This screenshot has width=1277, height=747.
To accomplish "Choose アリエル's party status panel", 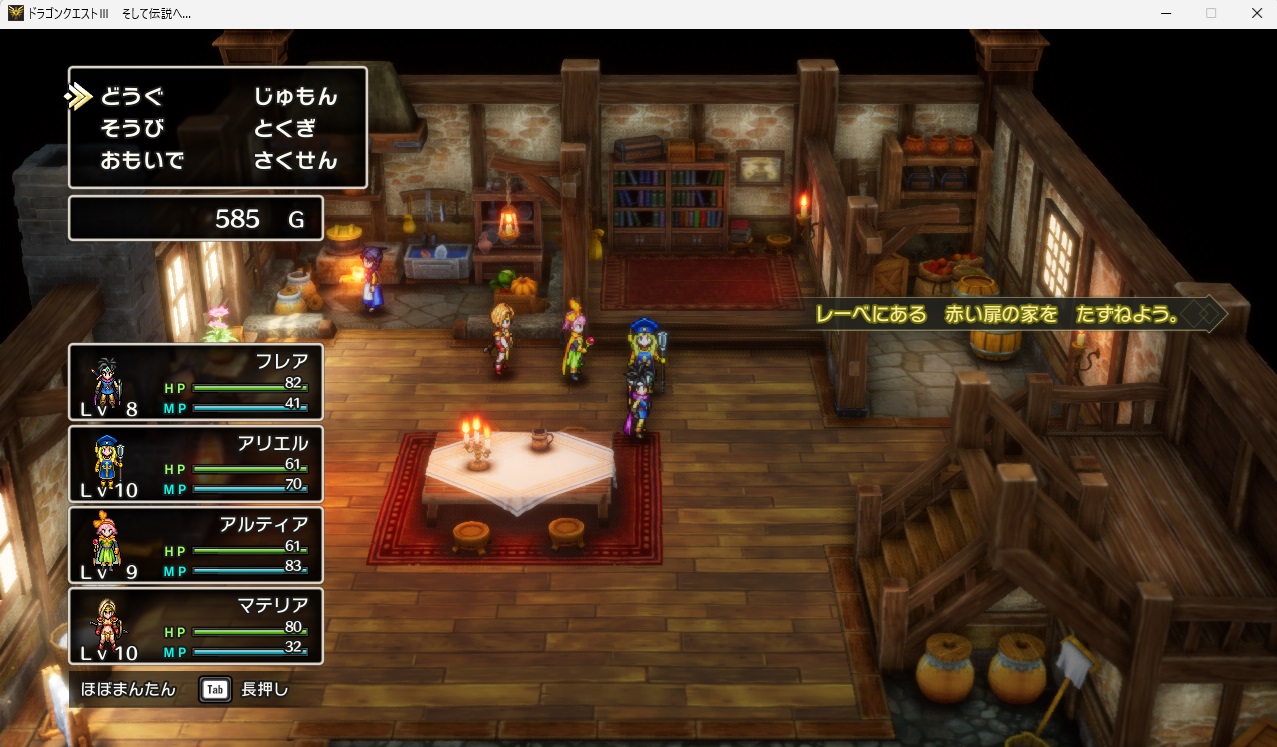I will [196, 464].
